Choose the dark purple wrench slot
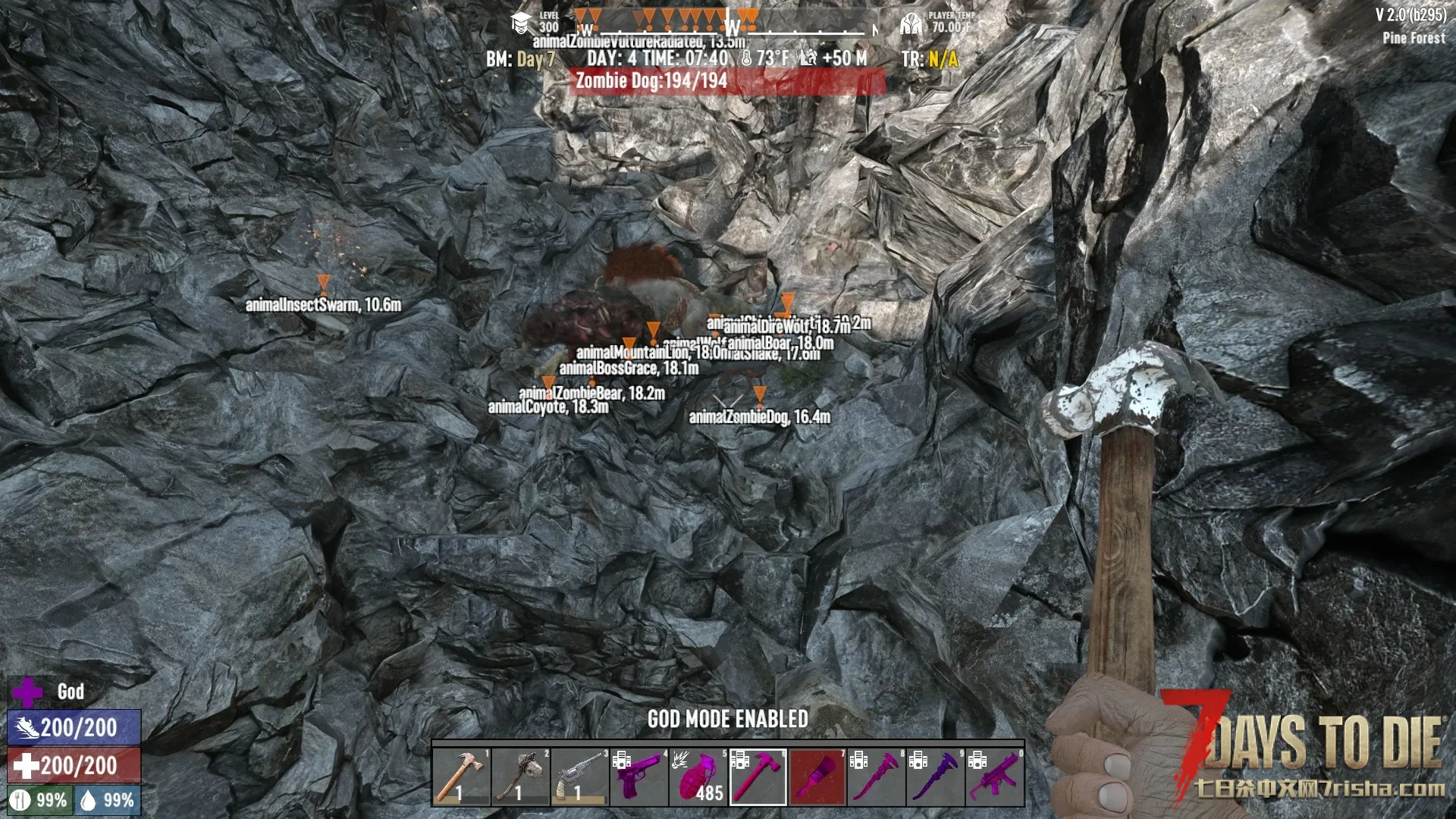This screenshot has width=1456, height=819. 935,776
